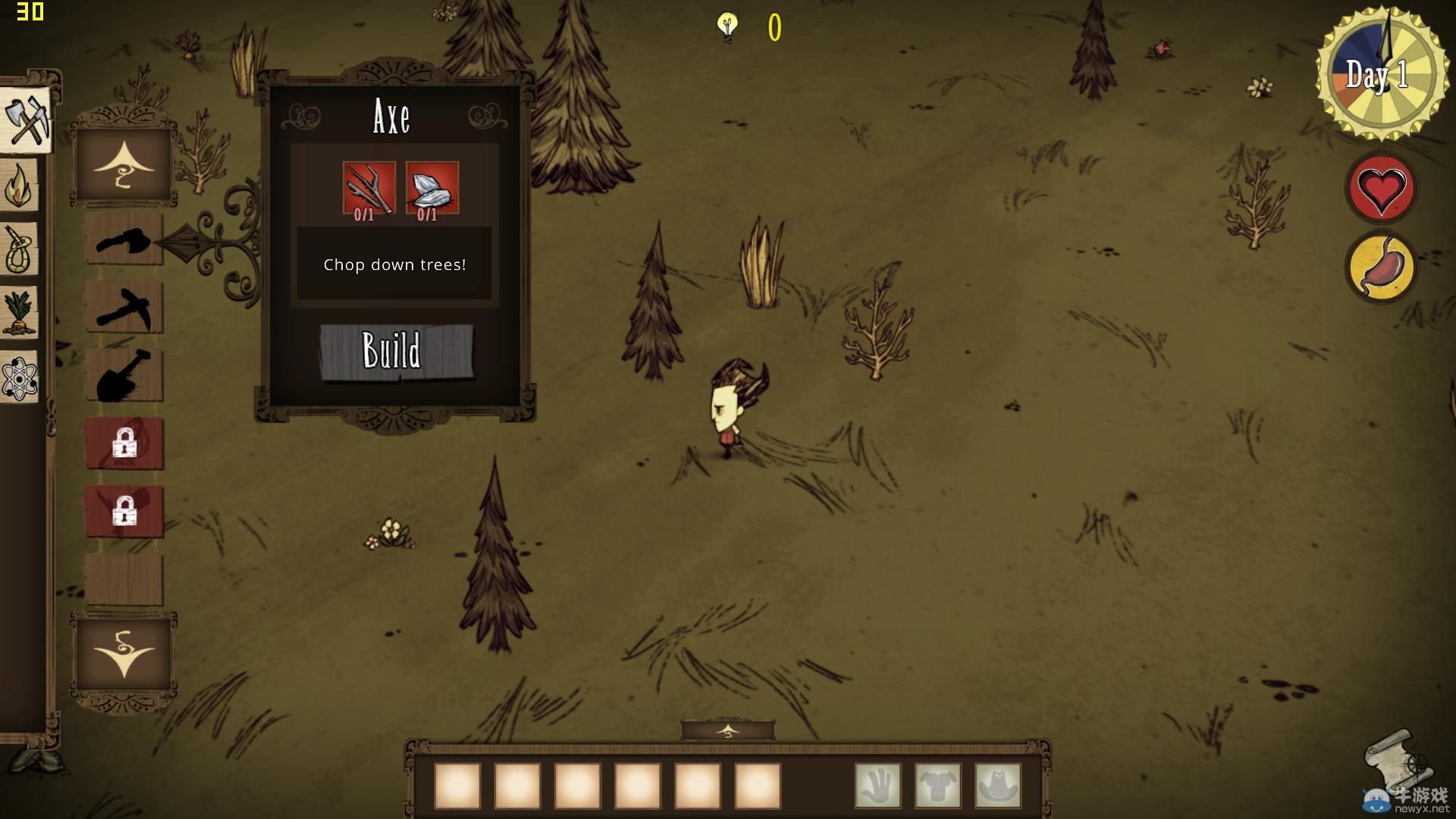The image size is (1456, 819).
Task: Select the Food farming crafting tab
Action: point(20,312)
